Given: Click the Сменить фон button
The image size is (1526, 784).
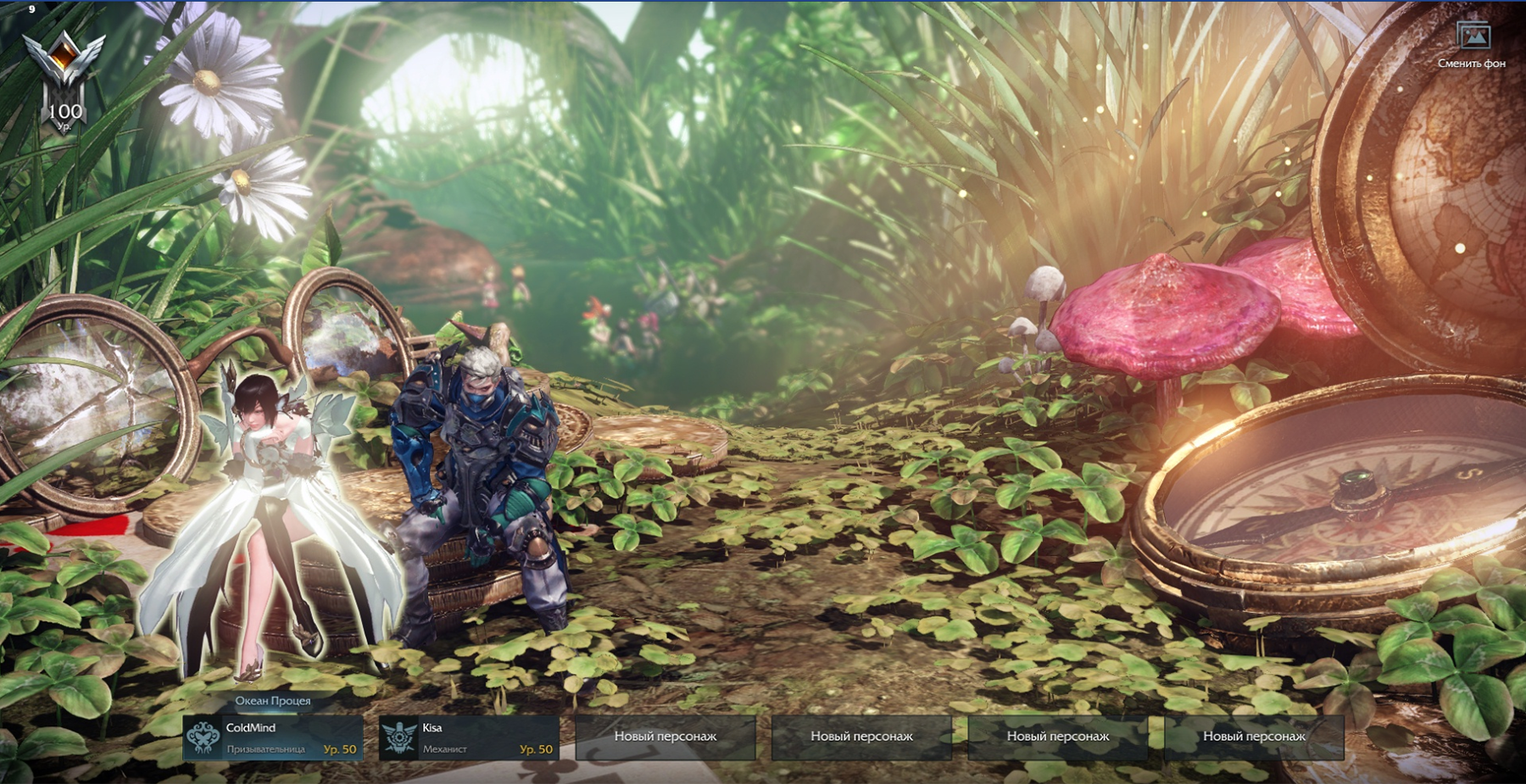Looking at the screenshot, I should click(1473, 45).
